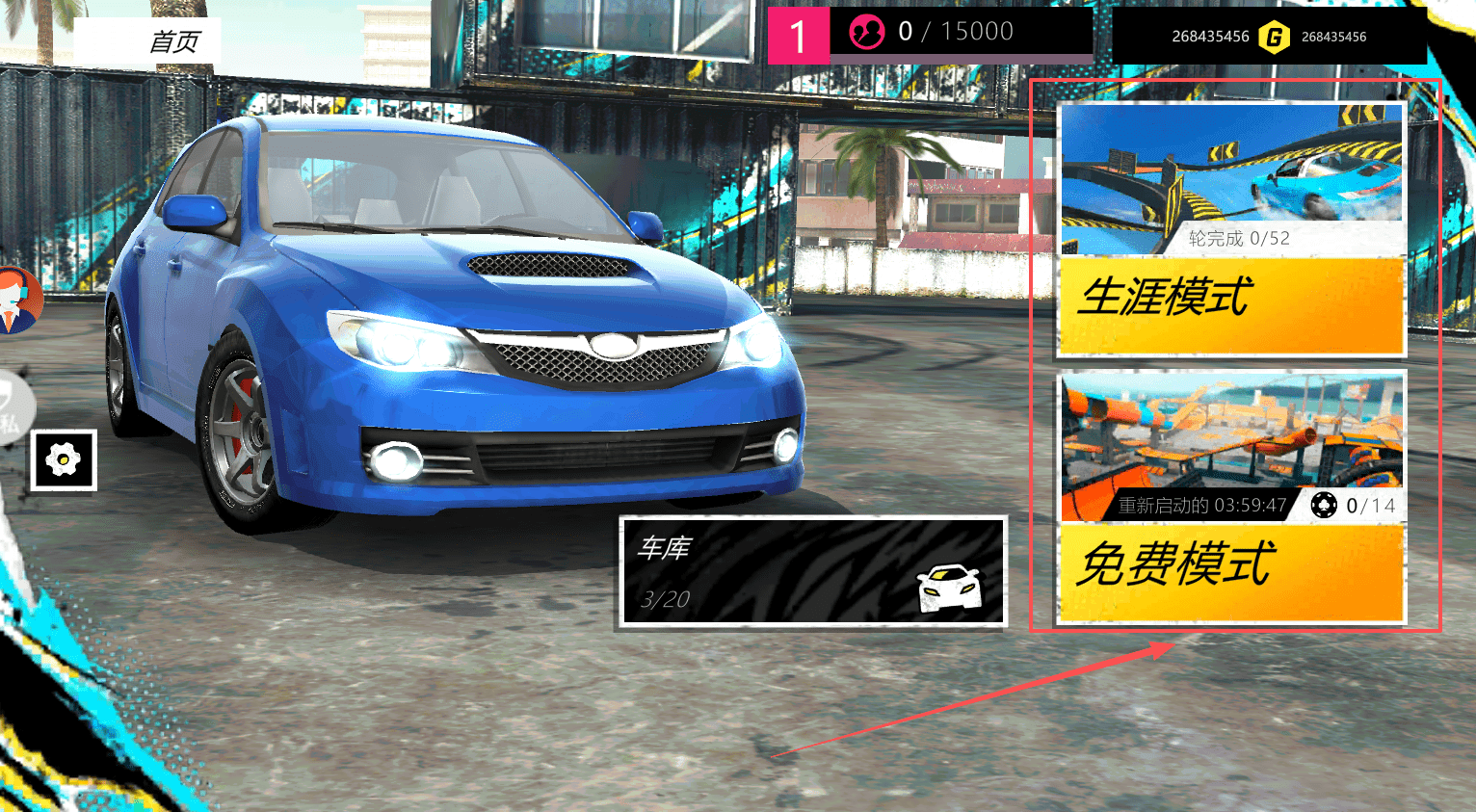Screen dimensions: 1476x812
Task: Open the player level fans bar
Action: coord(930,34)
